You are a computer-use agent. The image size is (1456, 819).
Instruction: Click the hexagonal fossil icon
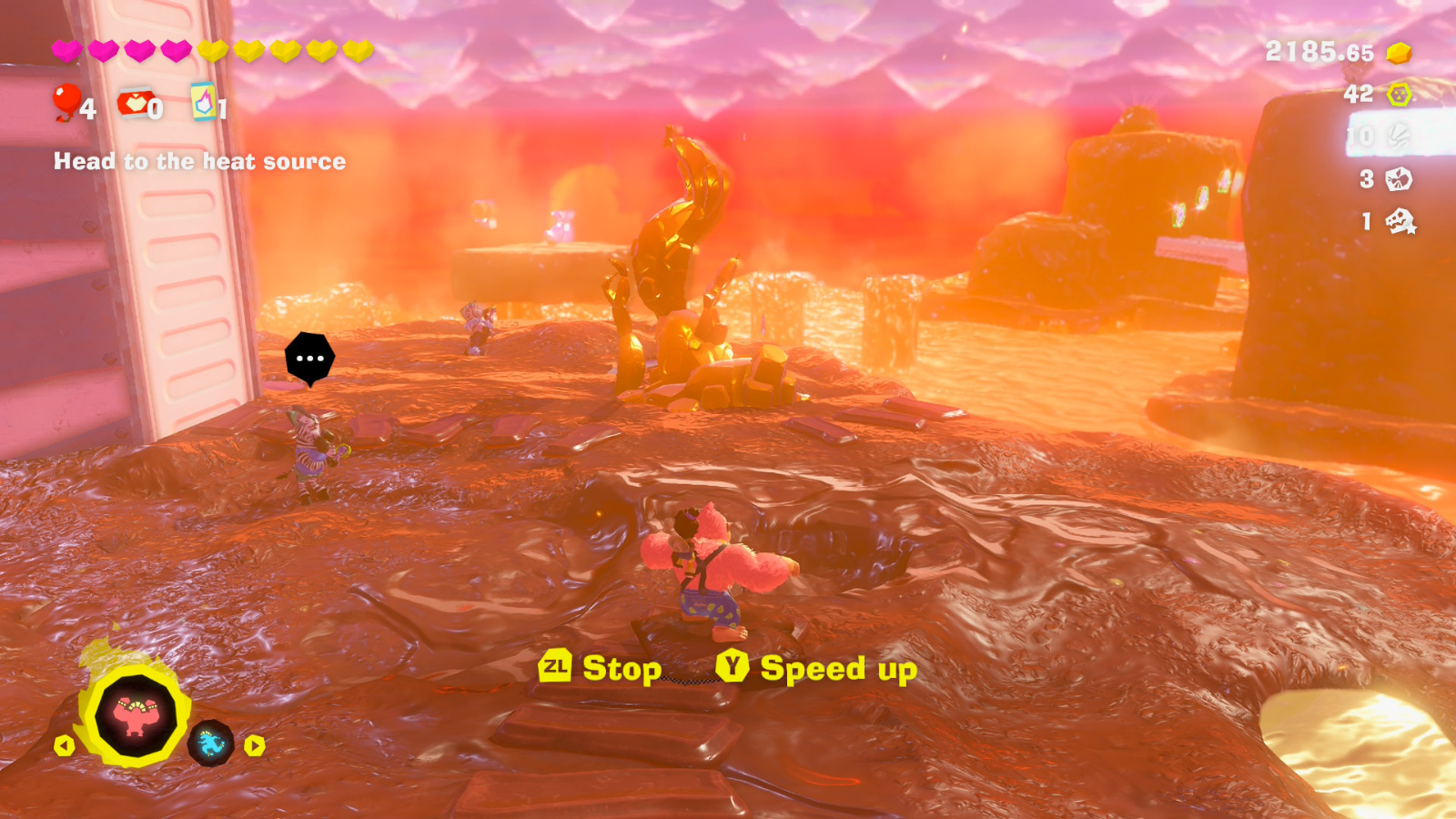[x=1399, y=179]
